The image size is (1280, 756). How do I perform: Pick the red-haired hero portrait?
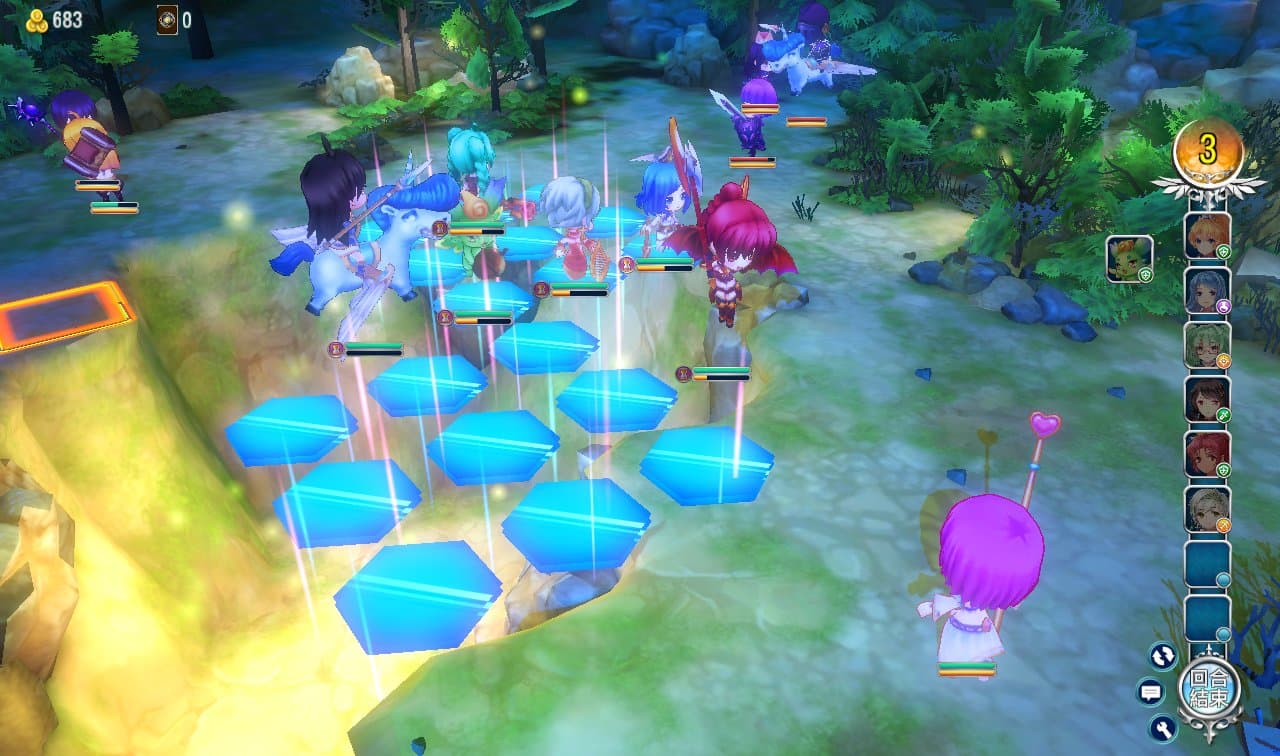coord(1207,454)
